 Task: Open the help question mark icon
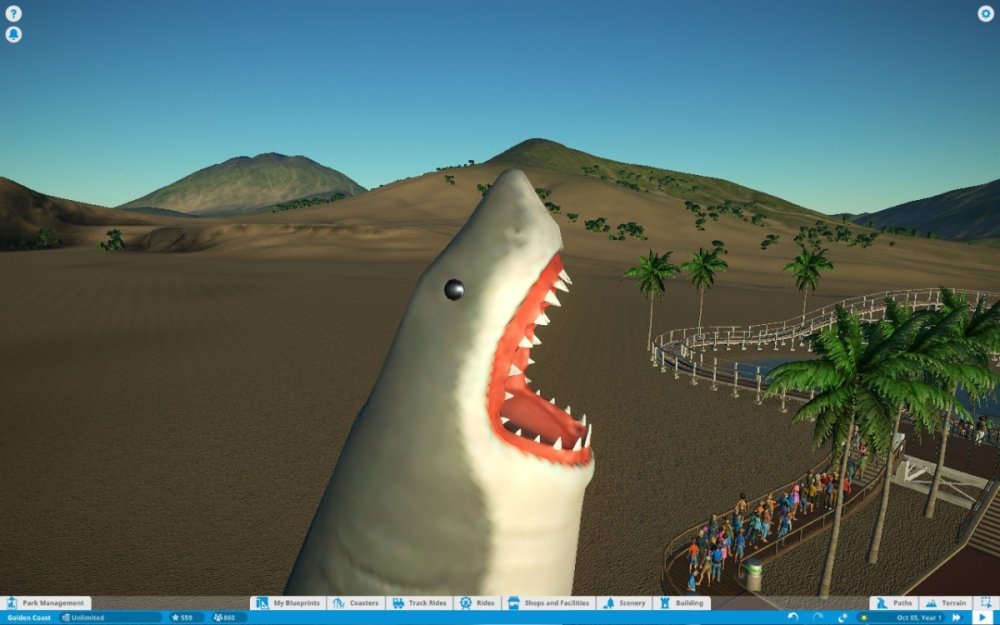tap(13, 14)
